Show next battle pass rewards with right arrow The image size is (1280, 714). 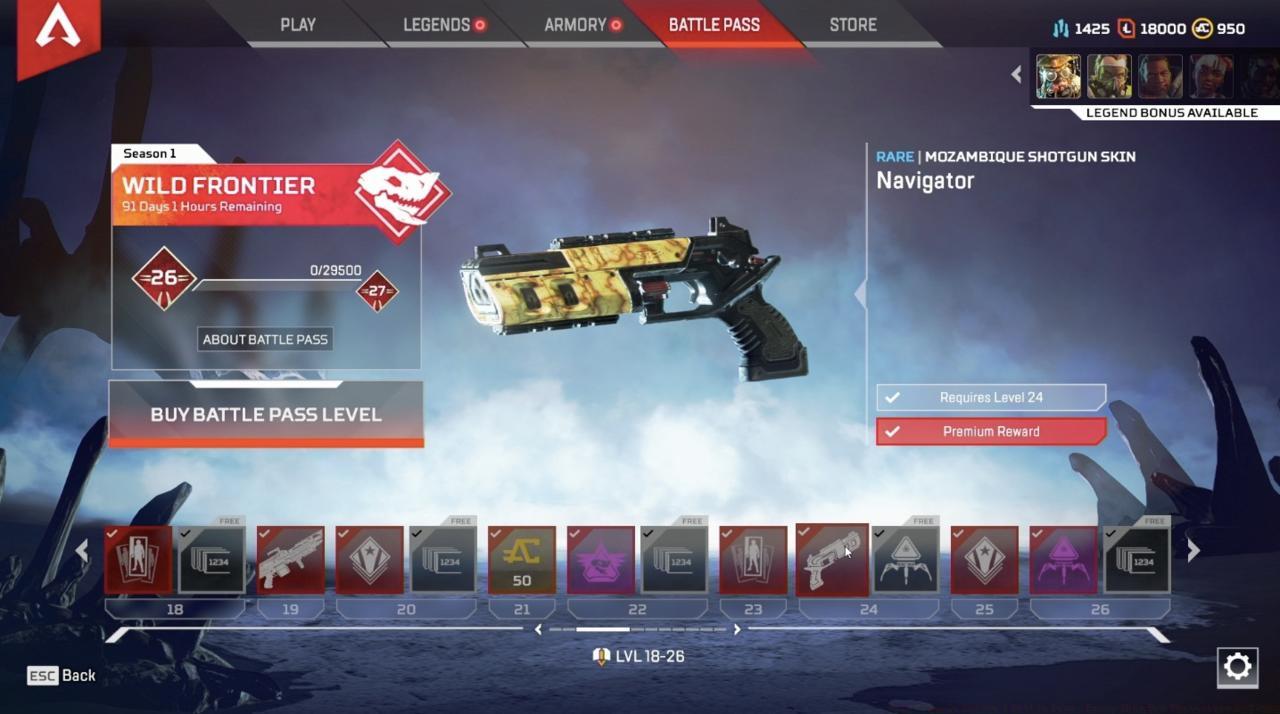coord(1193,551)
